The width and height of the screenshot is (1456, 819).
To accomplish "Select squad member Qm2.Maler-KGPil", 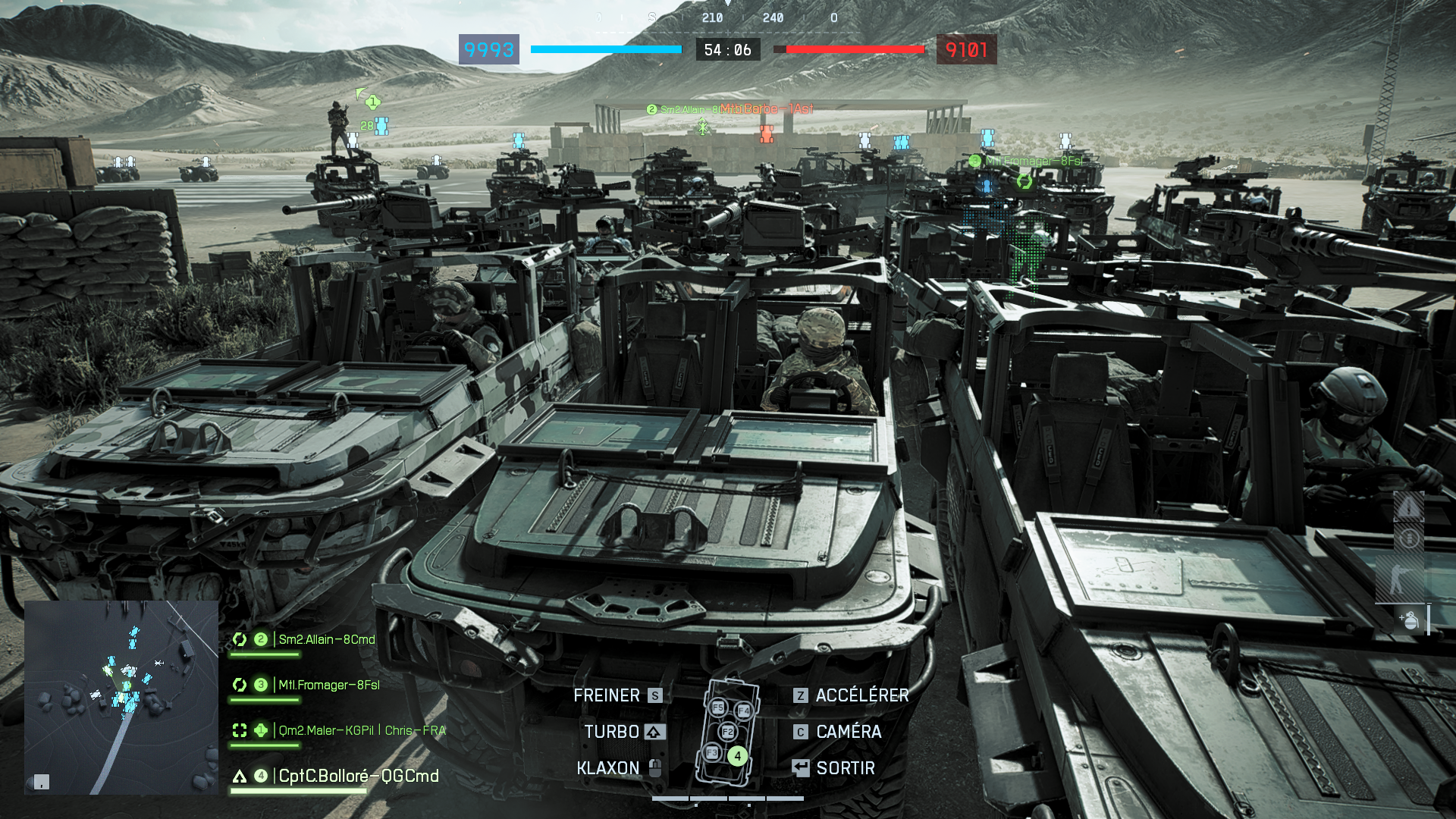I will tap(327, 731).
